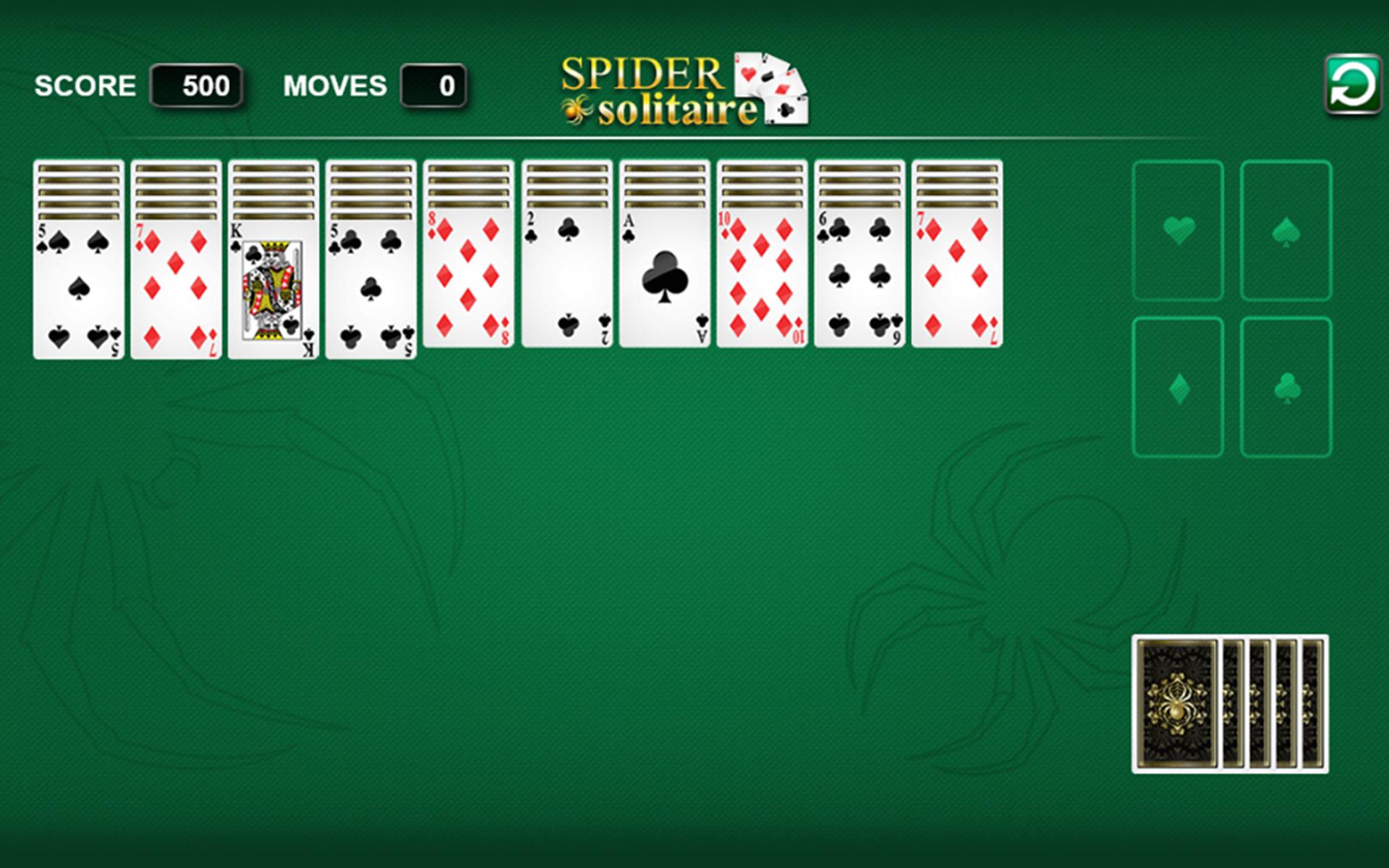The width and height of the screenshot is (1389, 868).
Task: Click the SCORE display showing 500
Action: point(195,85)
